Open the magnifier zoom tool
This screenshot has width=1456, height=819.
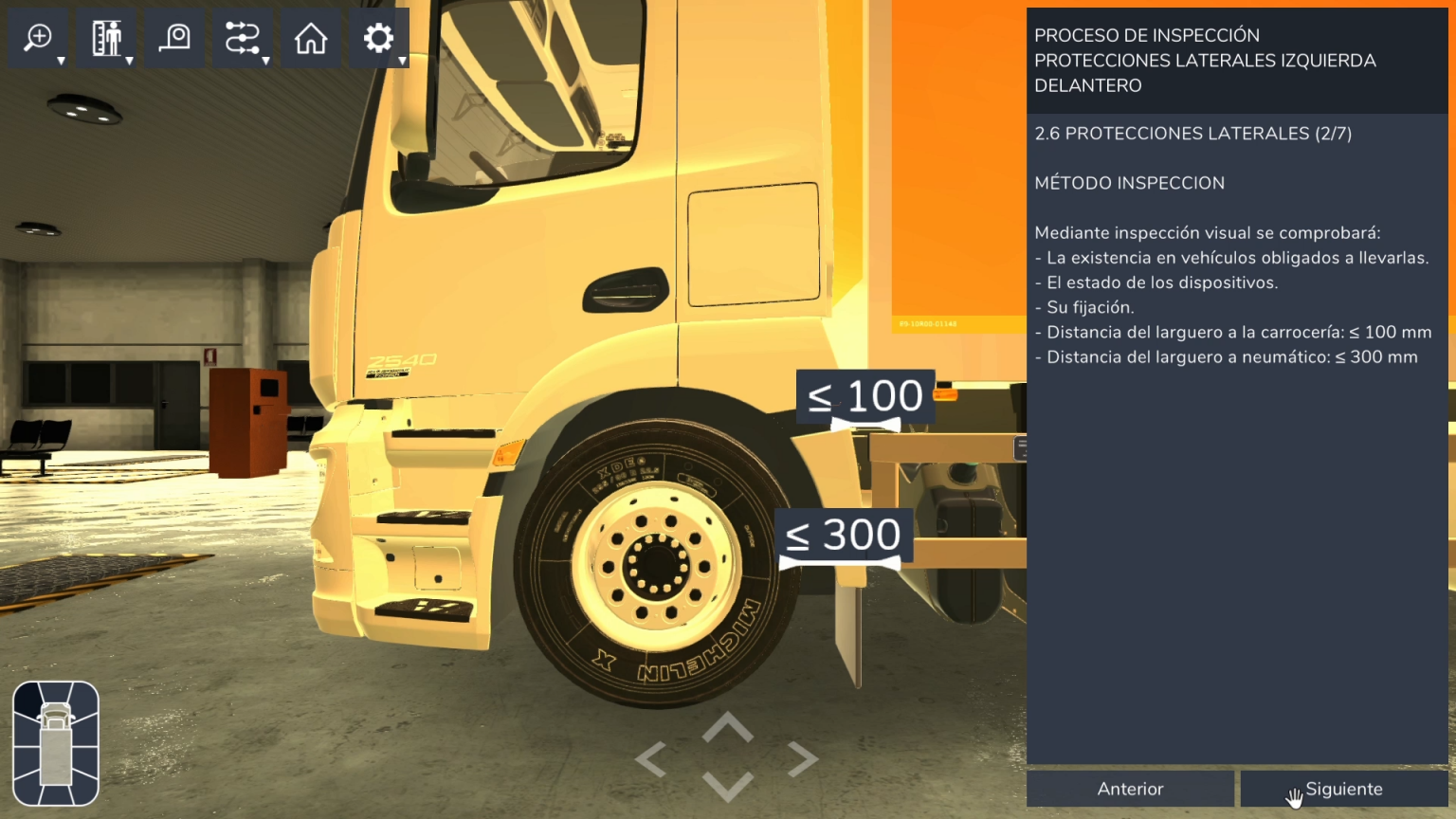pyautogui.click(x=38, y=38)
